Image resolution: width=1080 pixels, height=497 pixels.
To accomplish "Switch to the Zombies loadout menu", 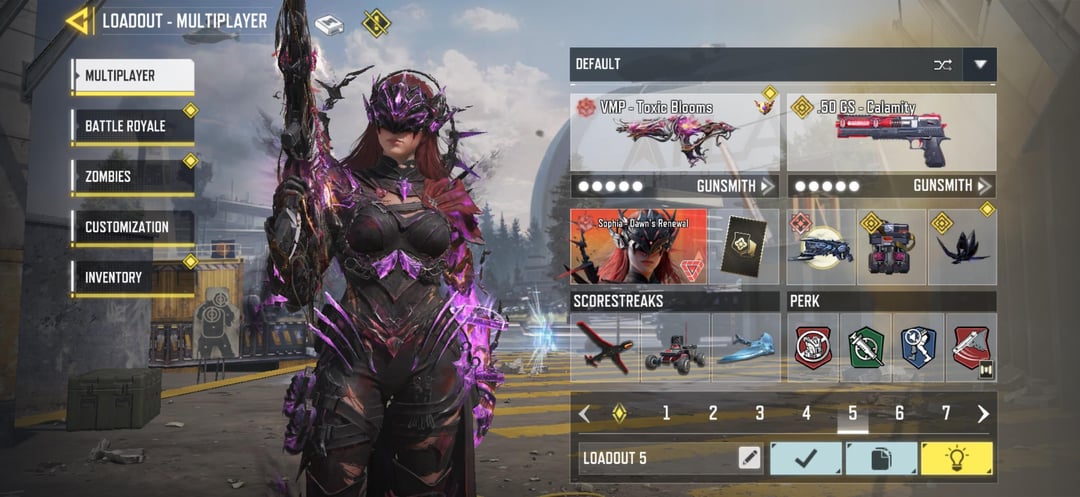I will click(132, 177).
